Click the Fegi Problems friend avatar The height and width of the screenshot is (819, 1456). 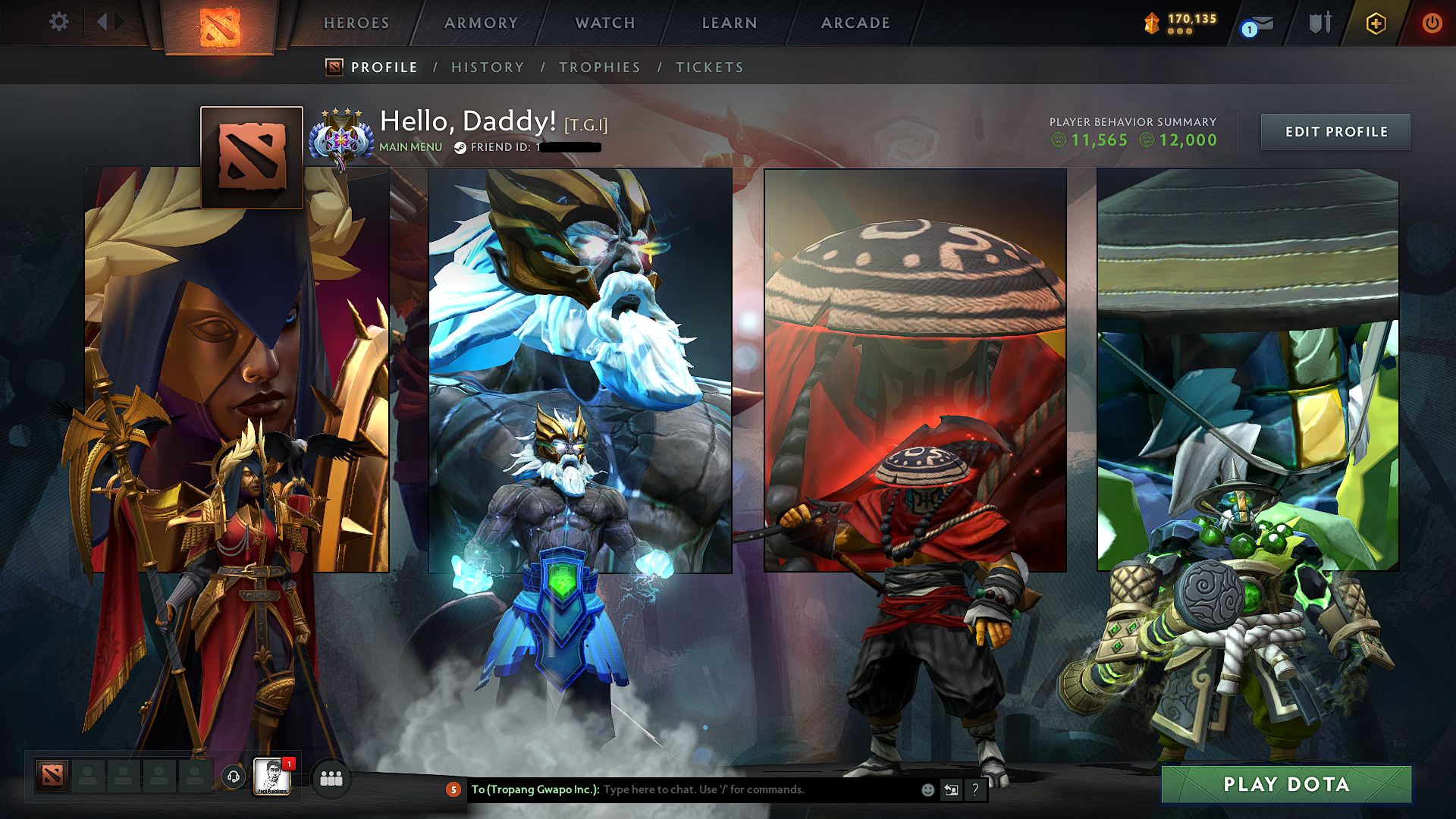click(271, 777)
